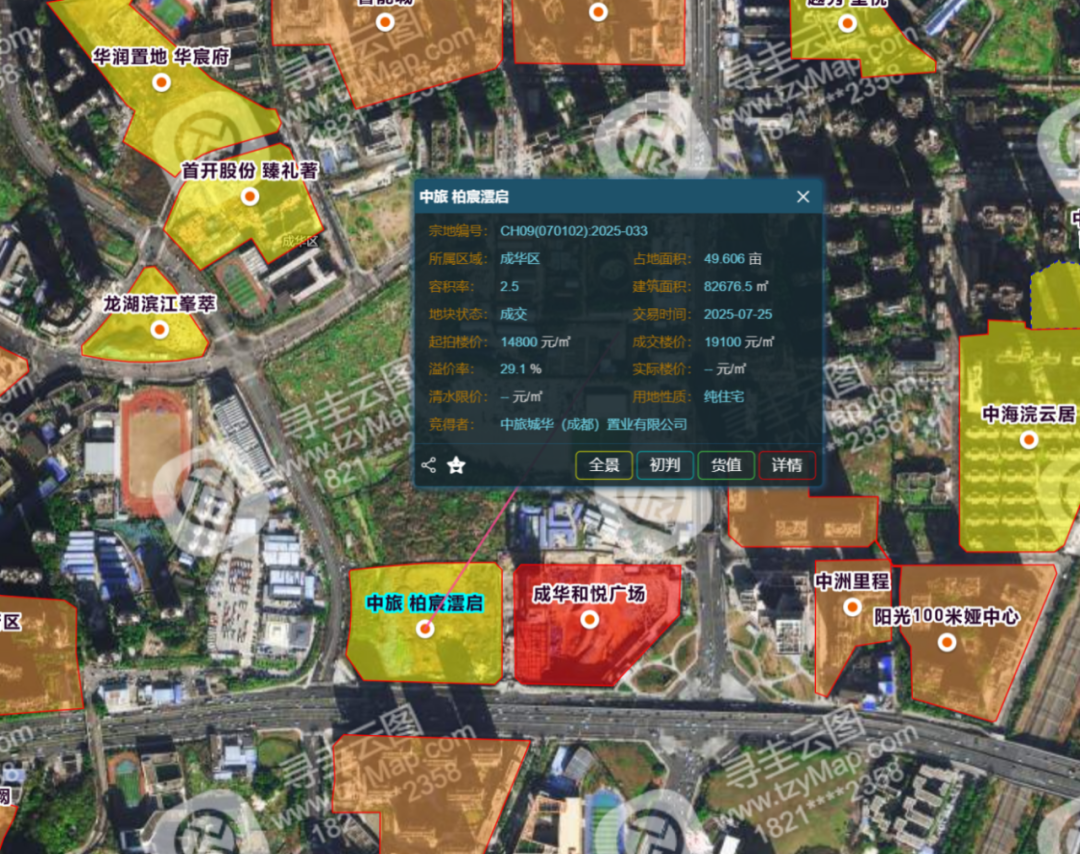This screenshot has height=854, width=1080.
Task: Open 详情 details for the land parcel
Action: [x=787, y=465]
